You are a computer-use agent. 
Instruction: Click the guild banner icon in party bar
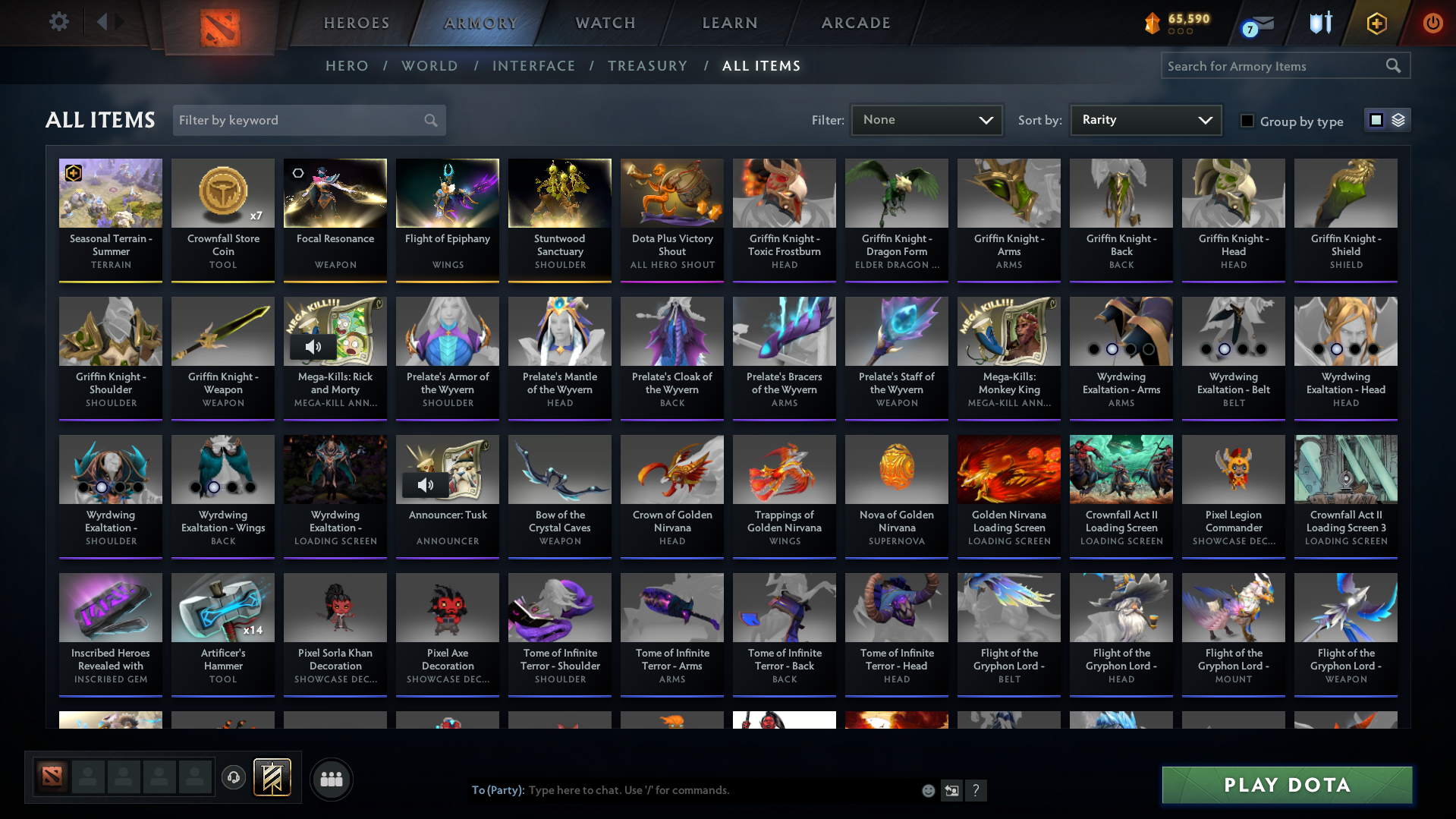(x=272, y=778)
